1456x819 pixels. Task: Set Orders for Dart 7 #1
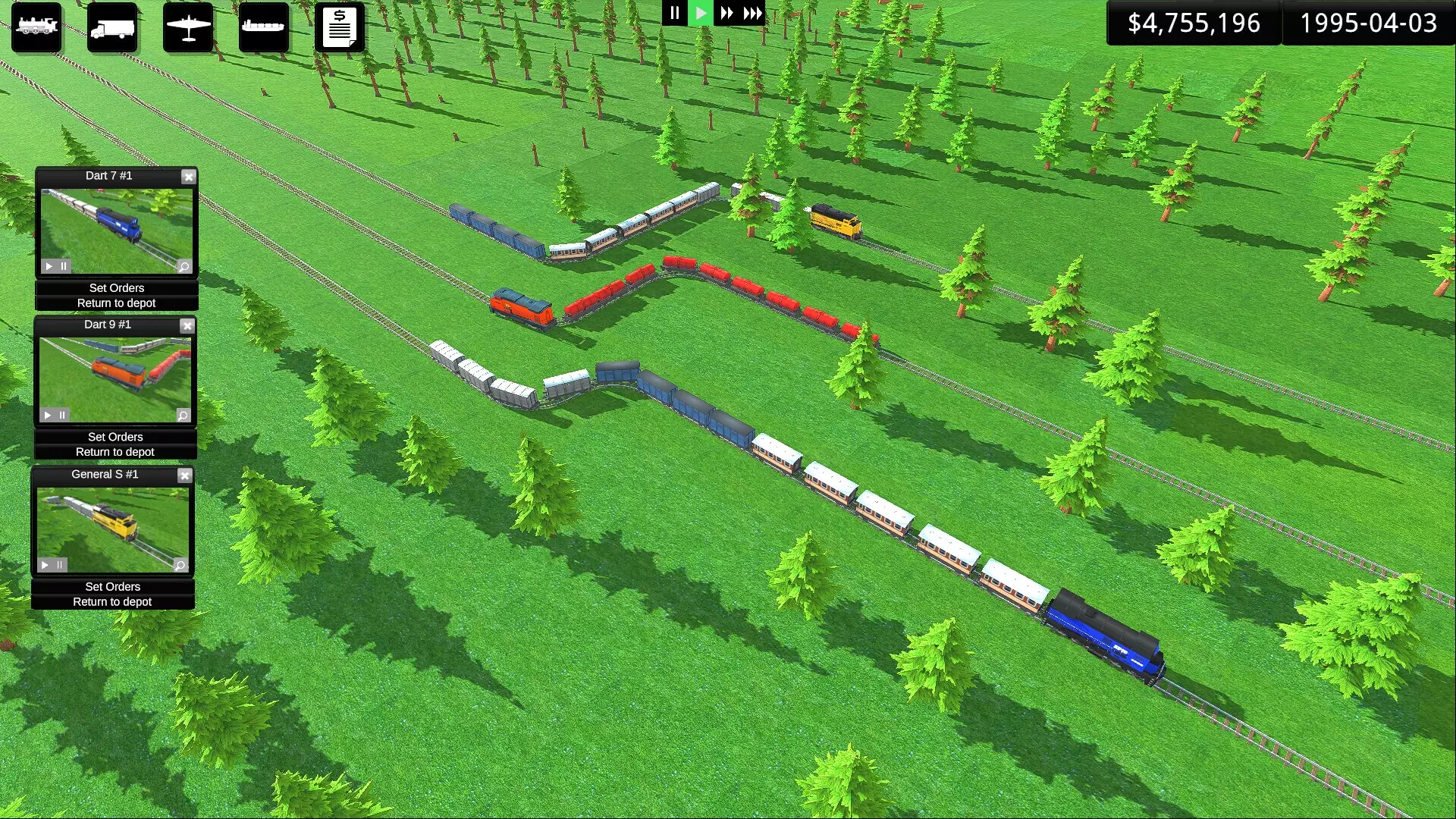point(116,288)
